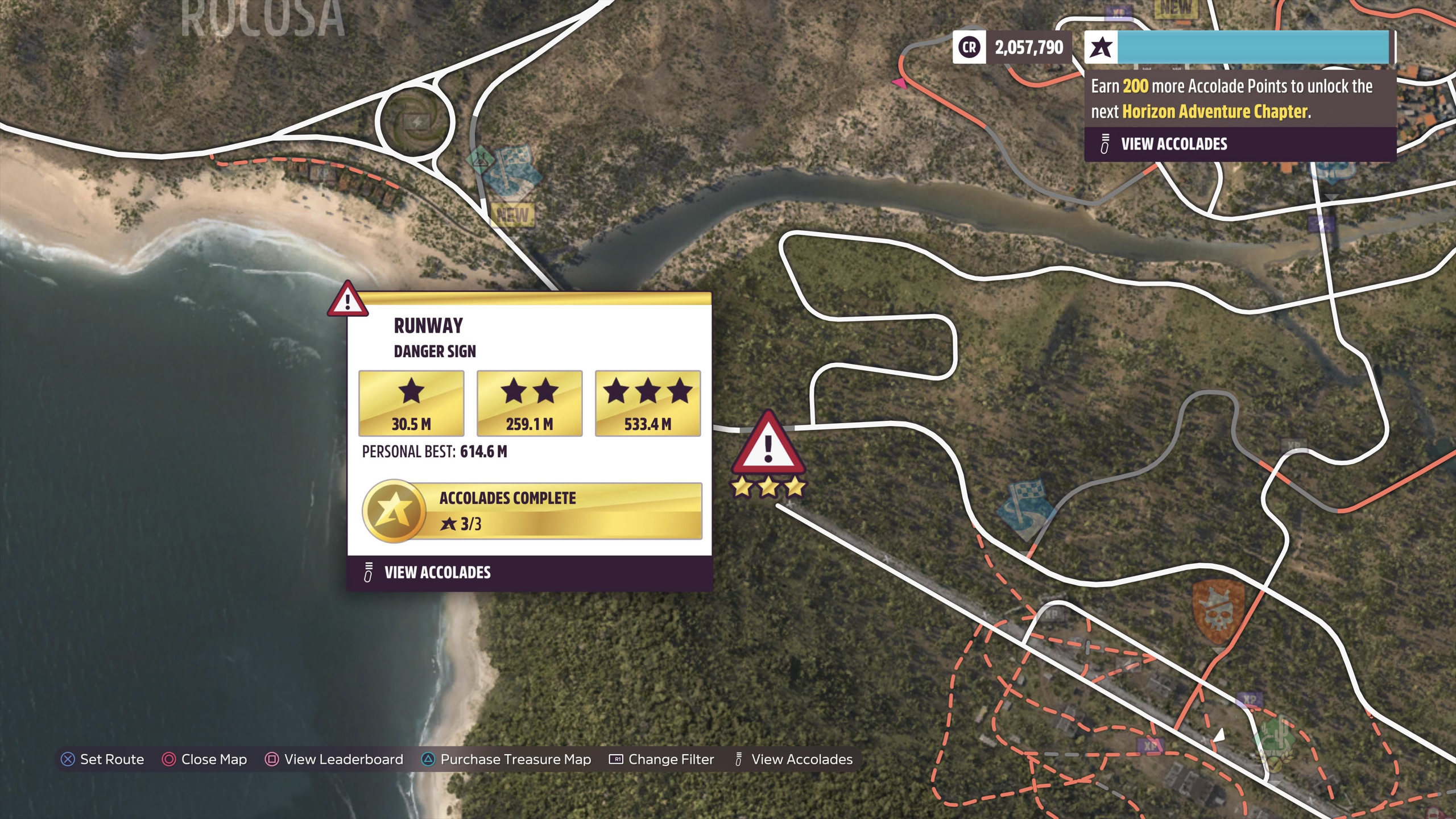Click the Accolades Complete 3/3 banner

(x=532, y=511)
